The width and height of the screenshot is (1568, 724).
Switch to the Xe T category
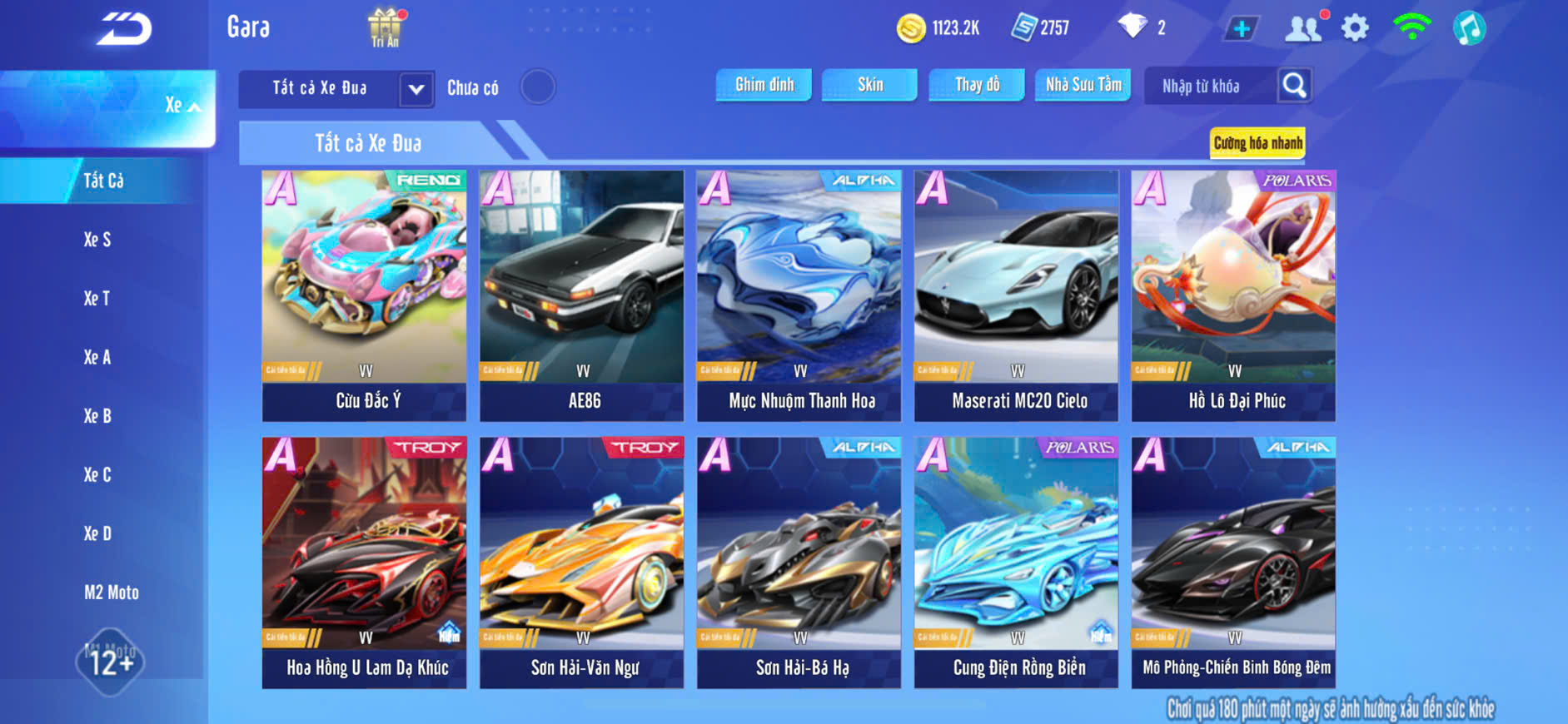(x=97, y=299)
